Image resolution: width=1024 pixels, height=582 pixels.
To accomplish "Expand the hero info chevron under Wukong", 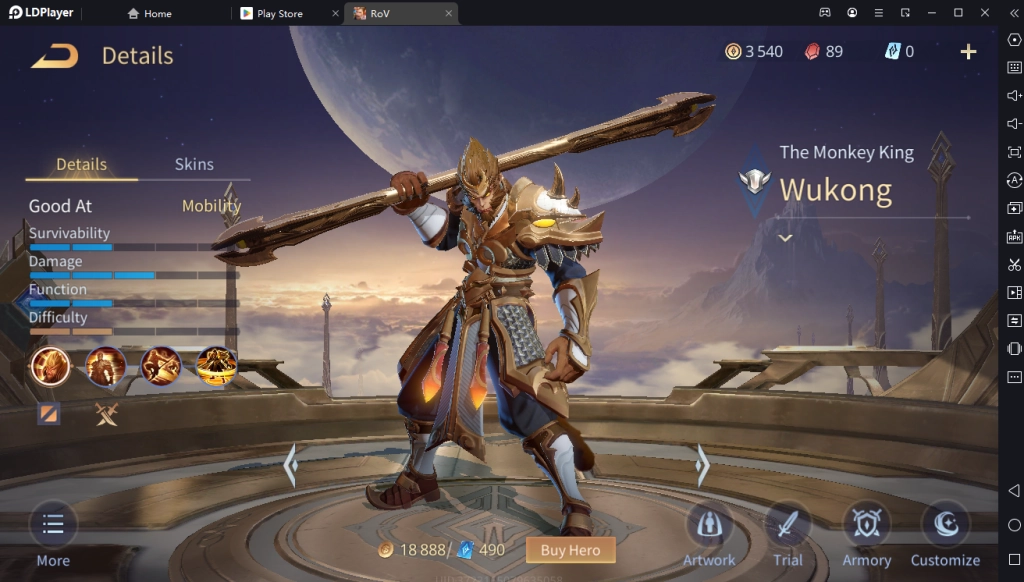I will coord(785,238).
